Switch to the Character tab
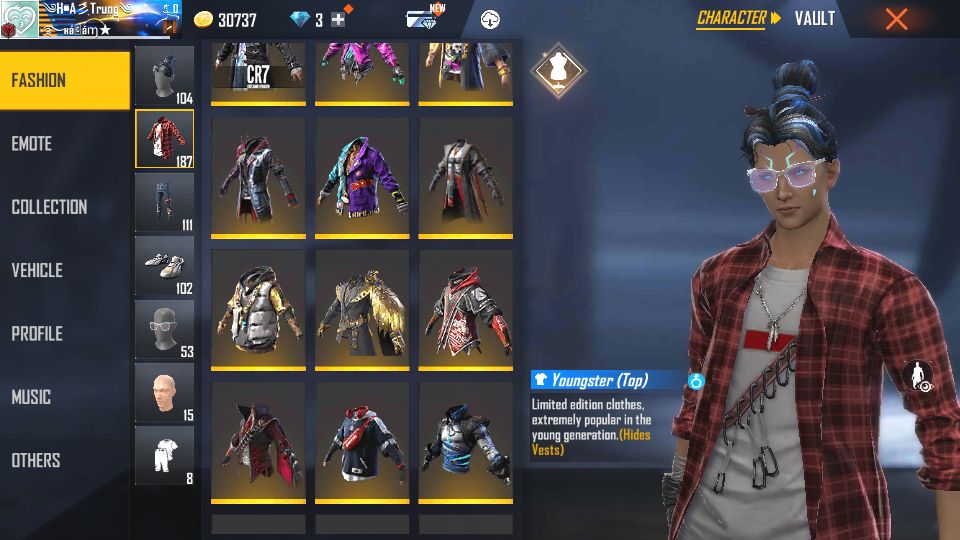Viewport: 960px width, 540px height. tap(732, 18)
